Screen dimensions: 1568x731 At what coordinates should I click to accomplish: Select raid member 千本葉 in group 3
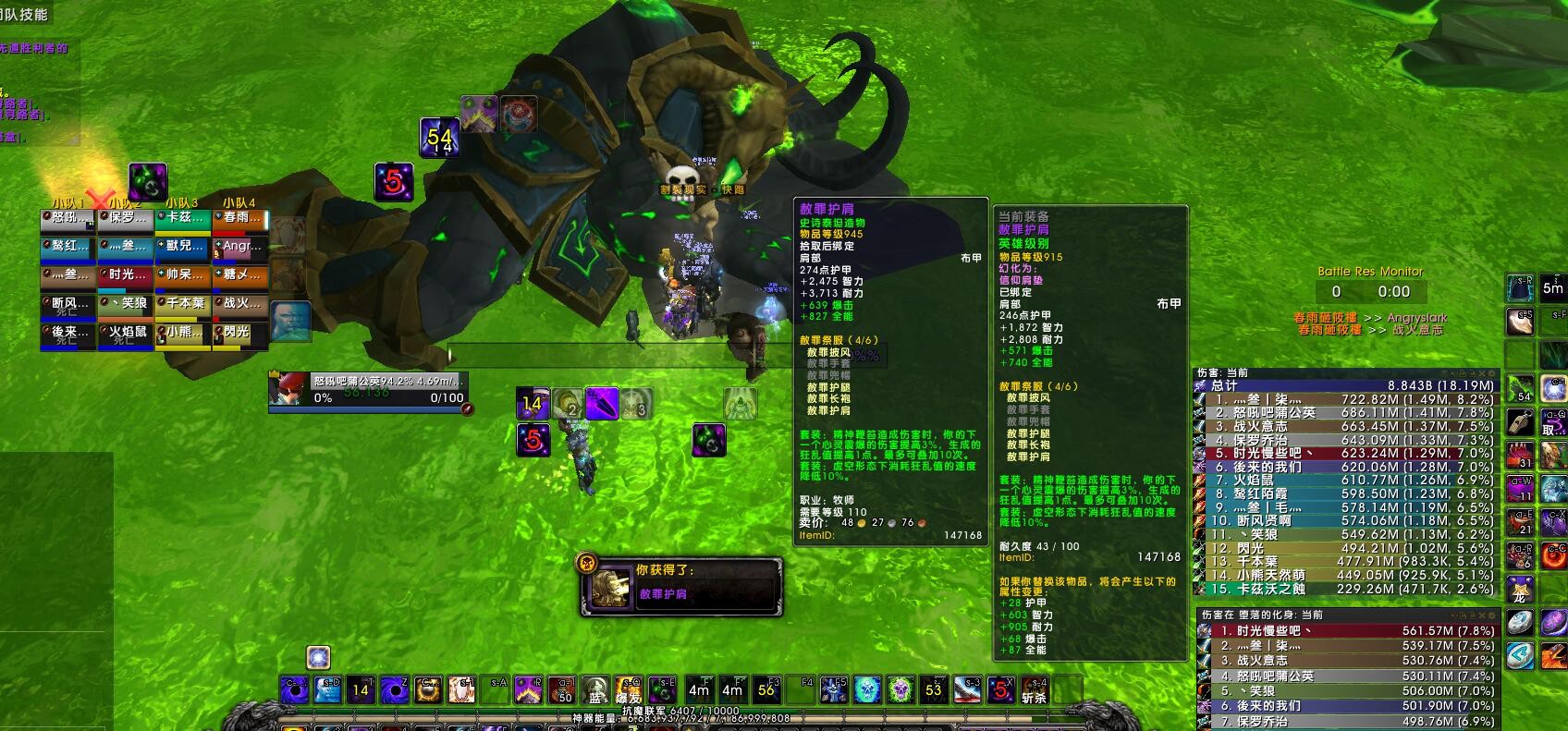pos(182,303)
